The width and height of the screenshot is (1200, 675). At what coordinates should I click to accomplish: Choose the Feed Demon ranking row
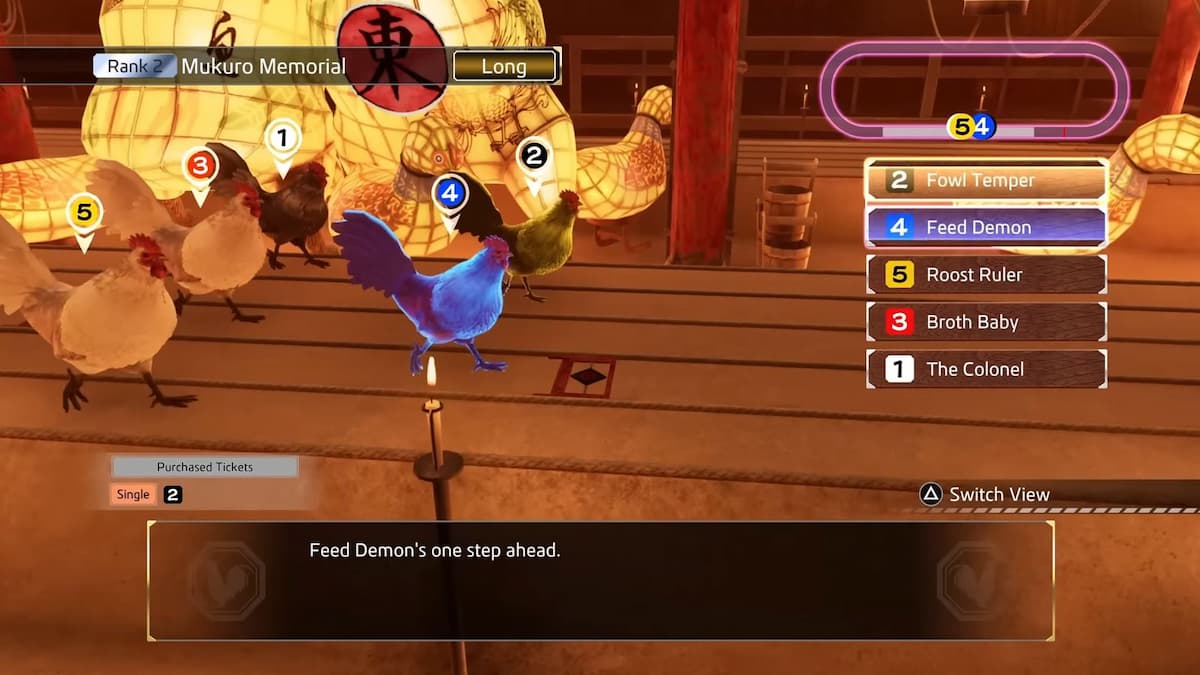click(986, 228)
